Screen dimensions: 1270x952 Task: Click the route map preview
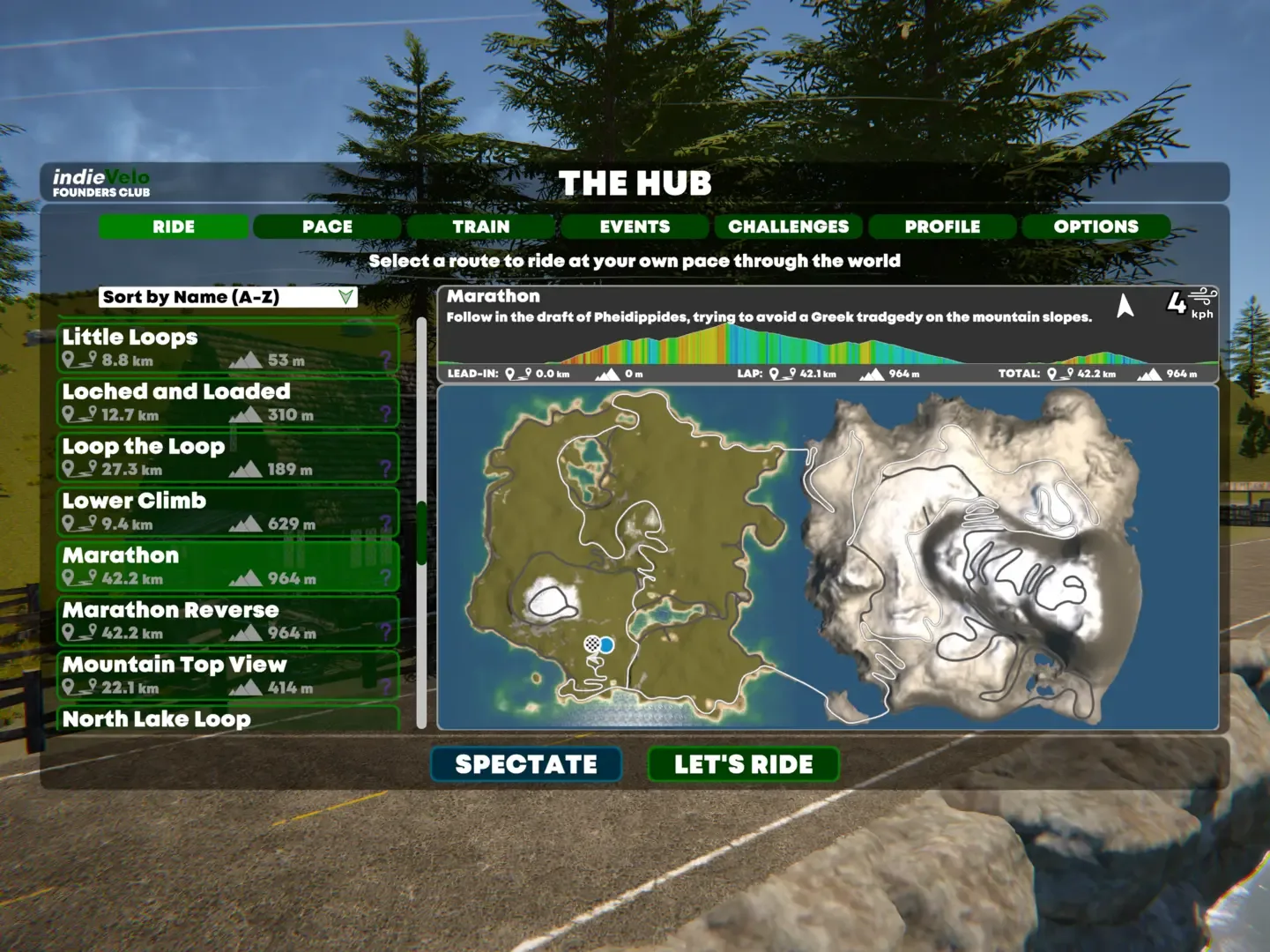click(828, 557)
